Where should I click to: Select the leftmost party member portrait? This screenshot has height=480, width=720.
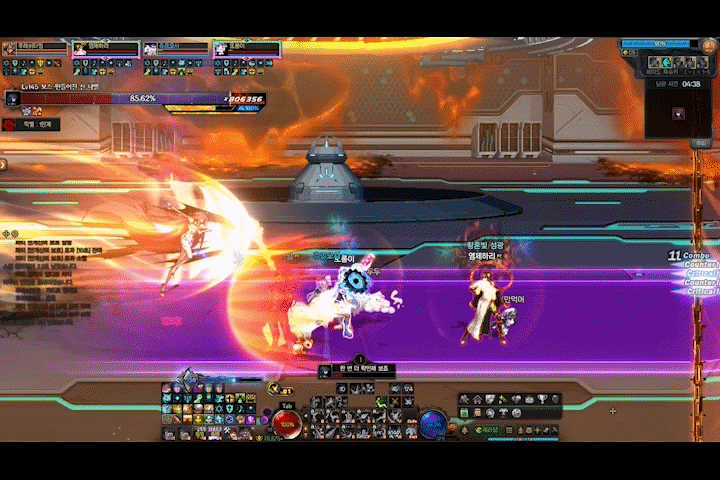click(x=10, y=49)
